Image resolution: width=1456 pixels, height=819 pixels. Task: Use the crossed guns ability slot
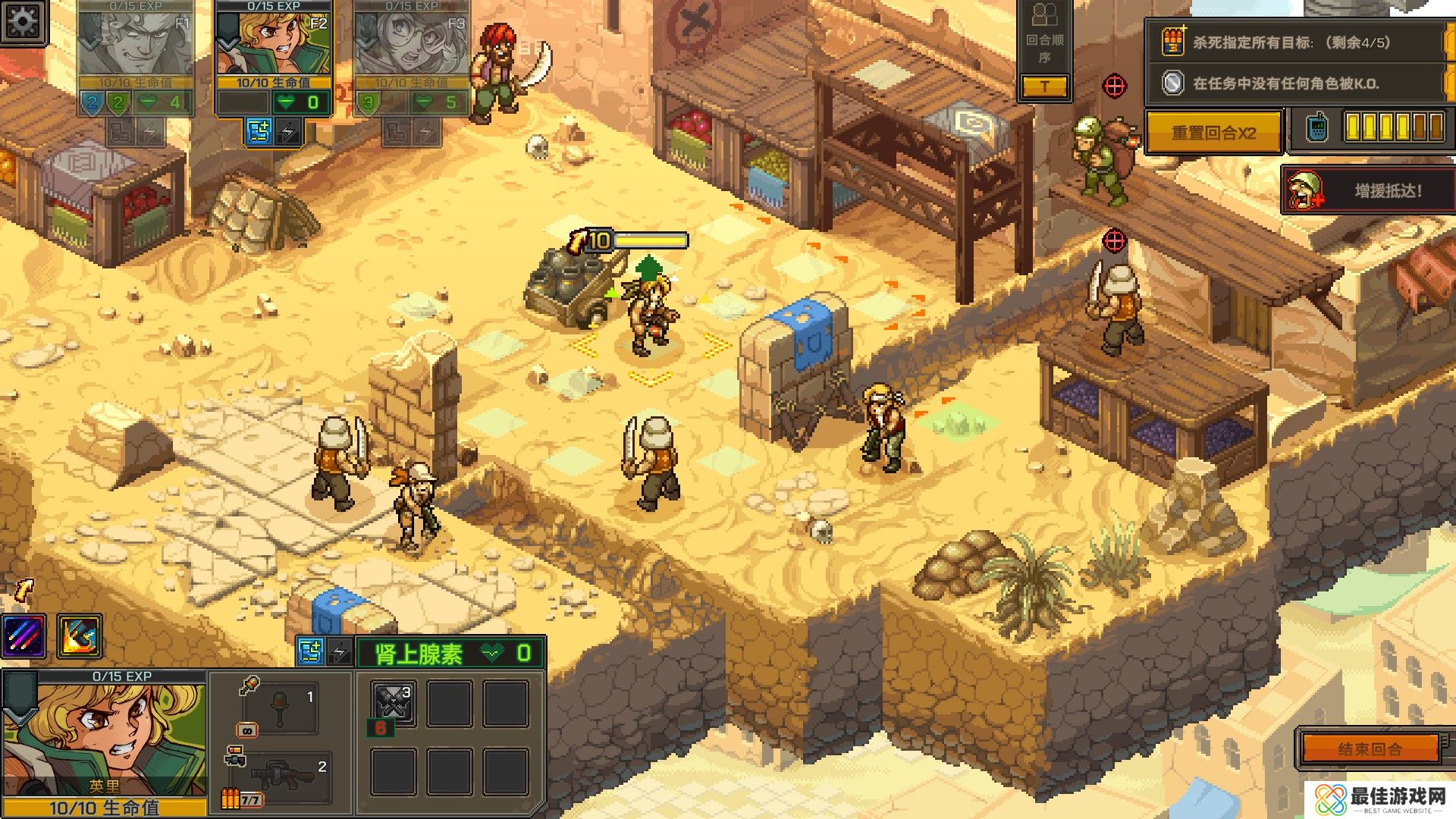(x=394, y=701)
